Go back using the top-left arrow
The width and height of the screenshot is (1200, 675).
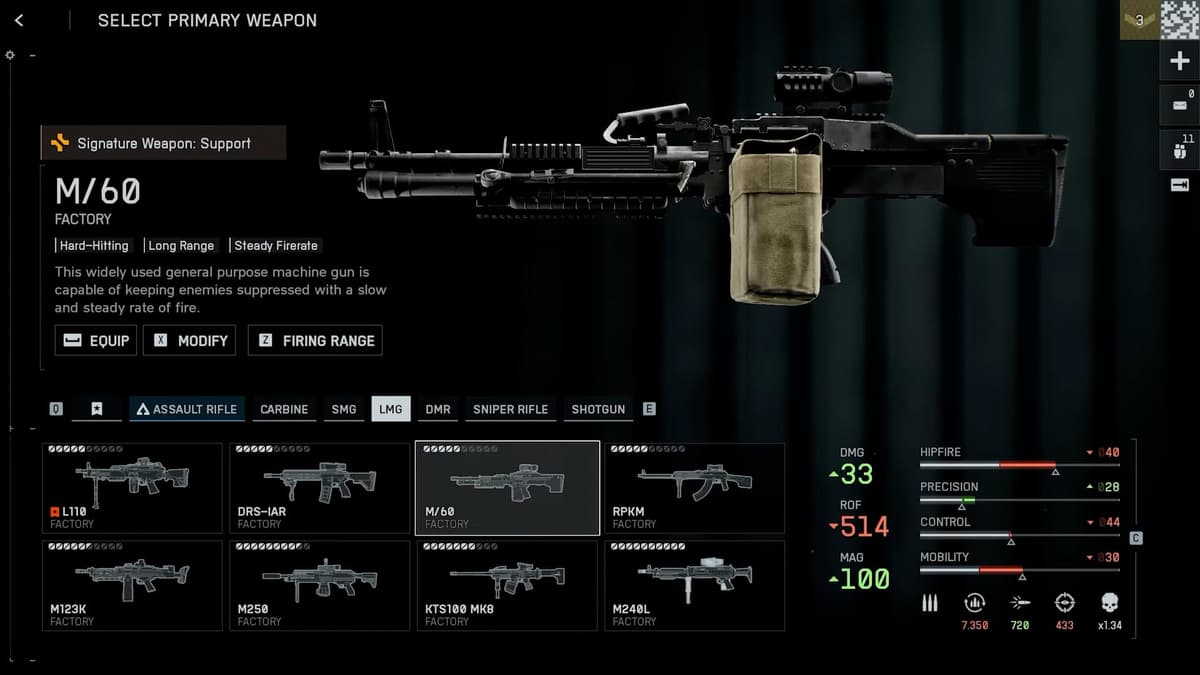(19, 20)
